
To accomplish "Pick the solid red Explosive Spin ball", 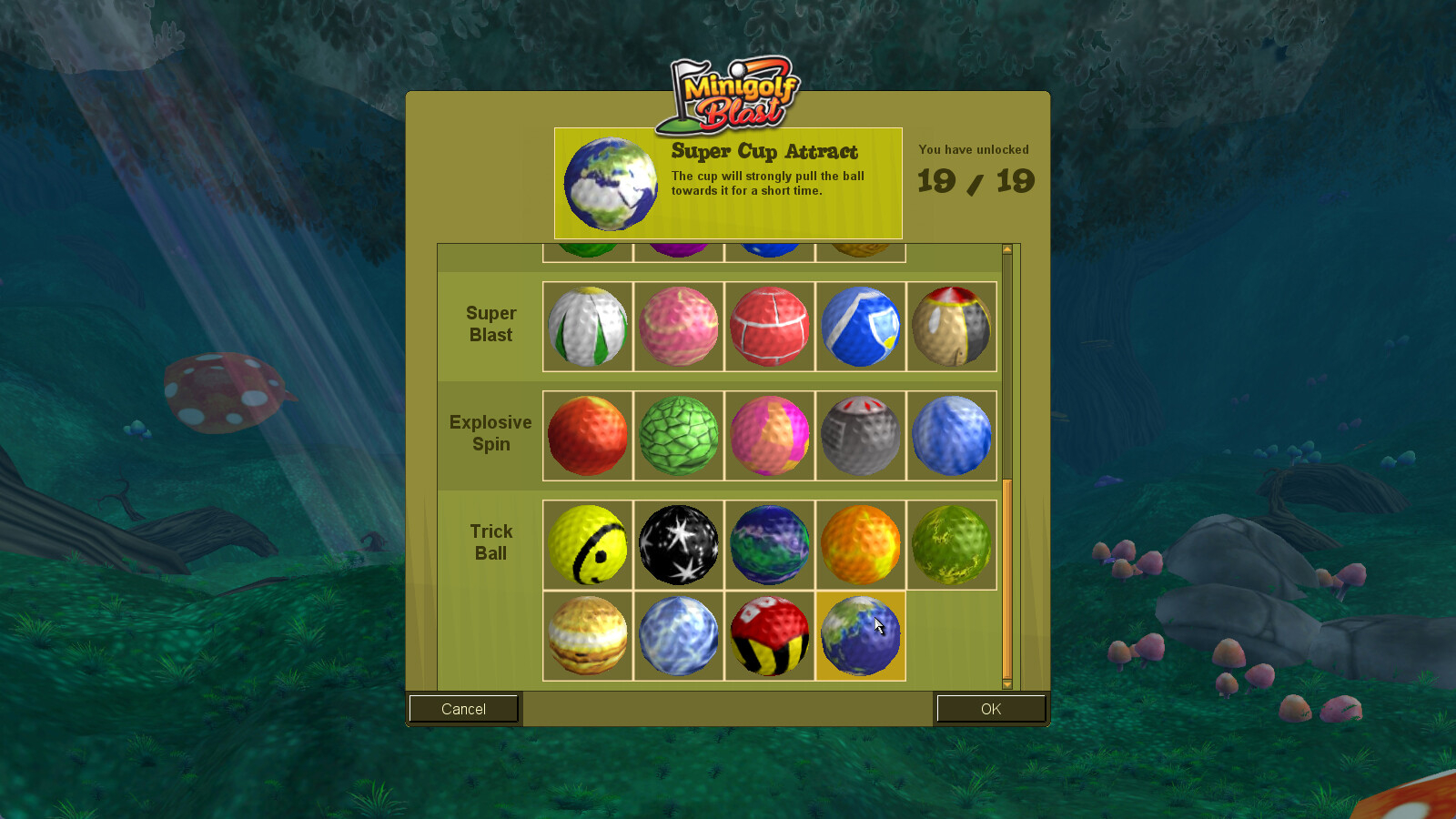I will tap(587, 435).
